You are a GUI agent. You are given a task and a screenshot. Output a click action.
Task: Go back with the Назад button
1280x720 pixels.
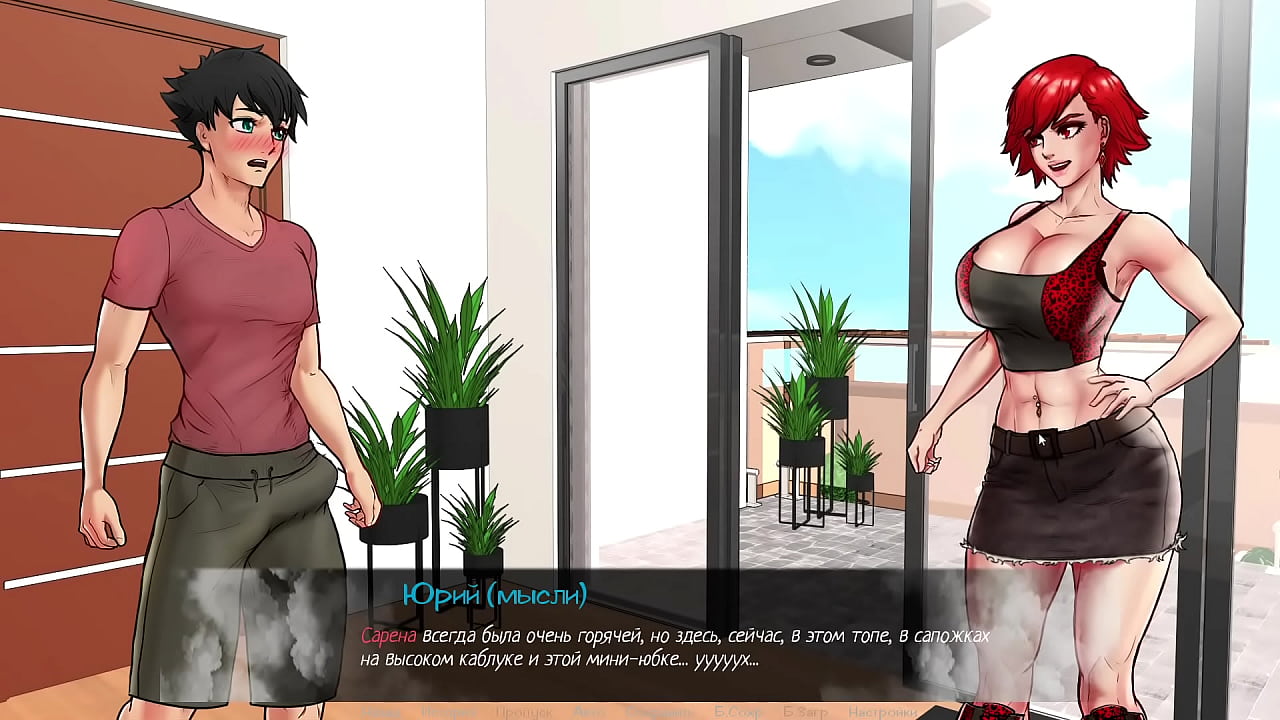point(380,712)
